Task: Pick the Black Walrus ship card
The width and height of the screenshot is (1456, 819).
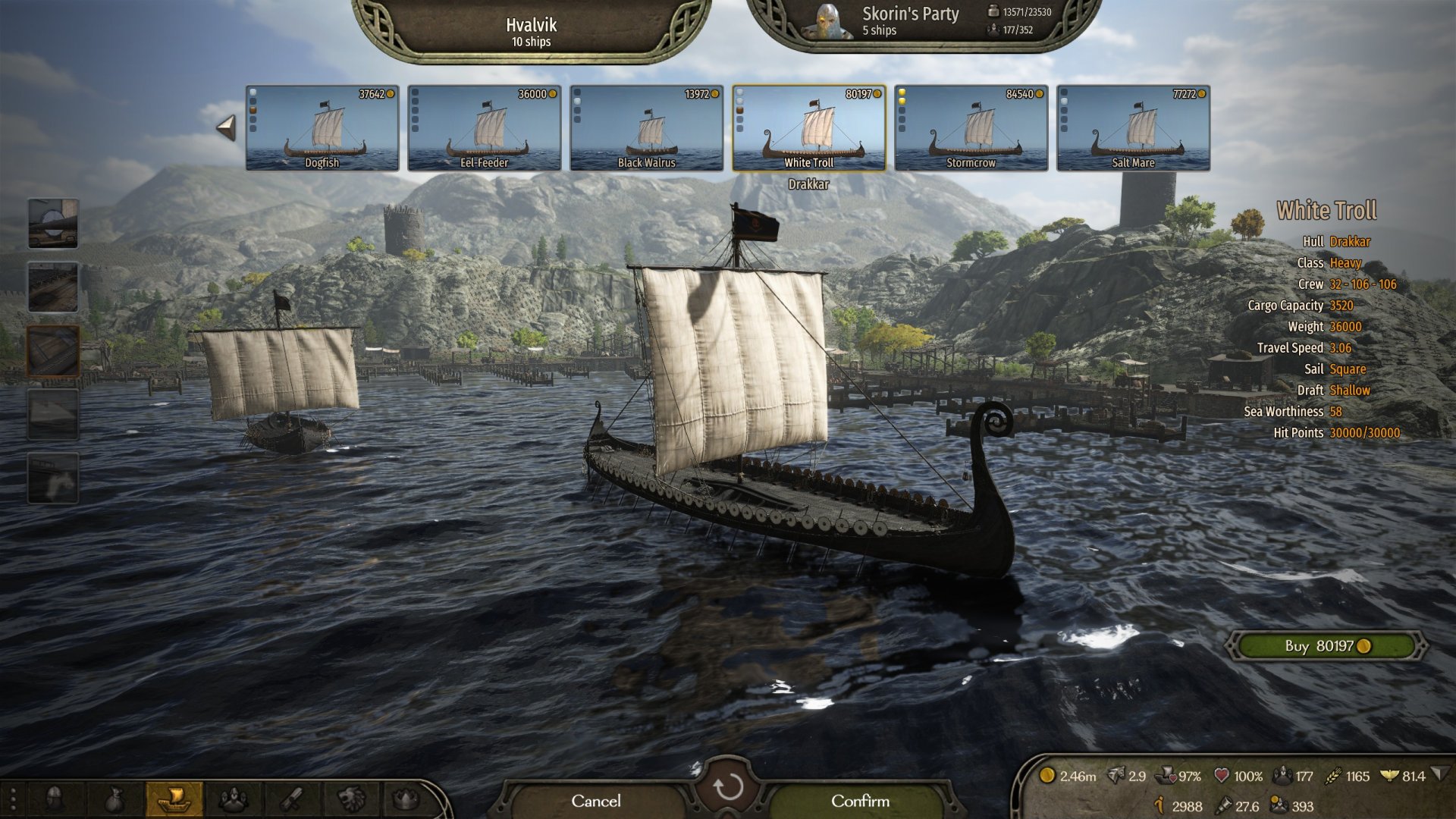Action: coord(646,127)
